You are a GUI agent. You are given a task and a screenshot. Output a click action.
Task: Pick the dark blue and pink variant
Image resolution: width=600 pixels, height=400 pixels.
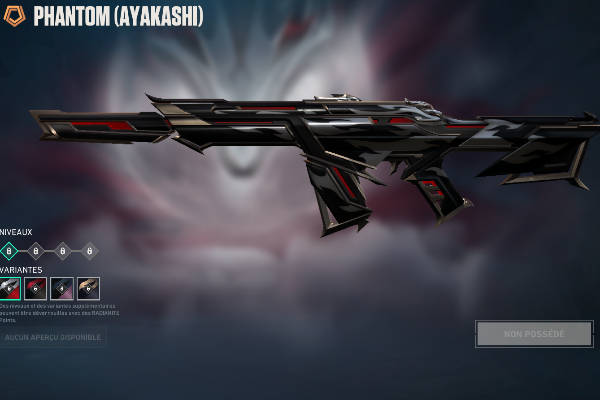62,289
